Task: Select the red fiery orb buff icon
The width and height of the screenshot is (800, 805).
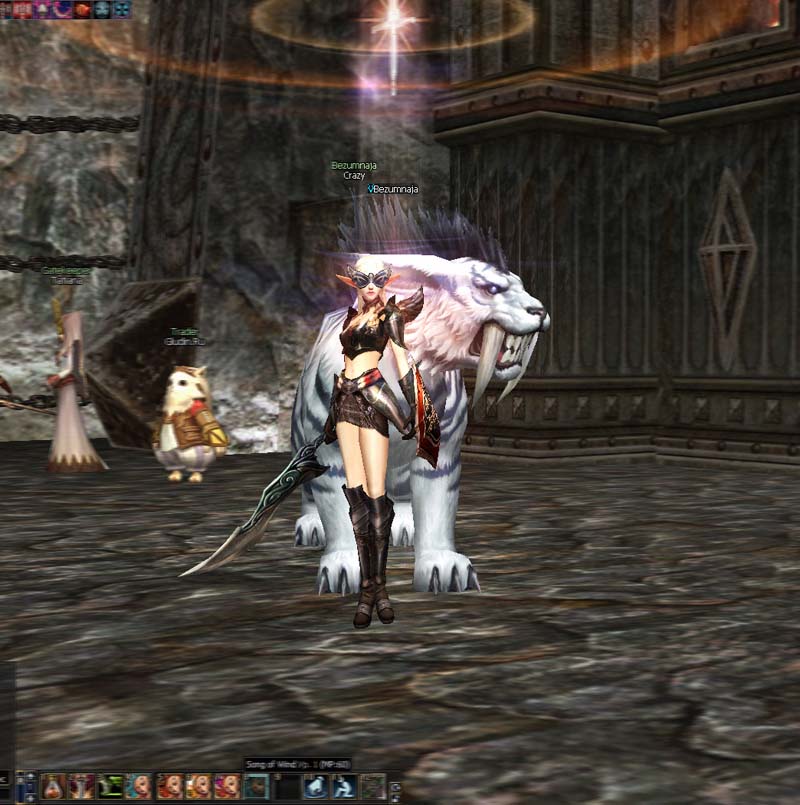Action: [83, 9]
